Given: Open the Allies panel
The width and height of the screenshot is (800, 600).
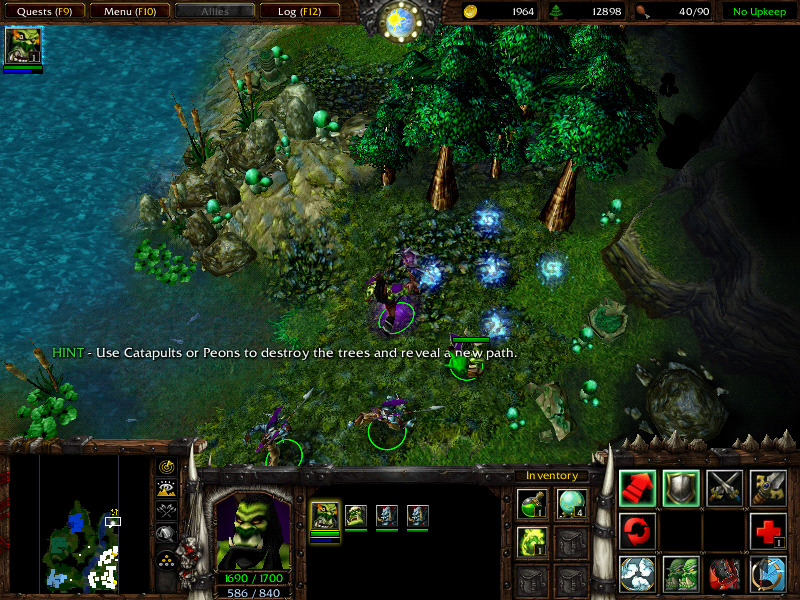Looking at the screenshot, I should (213, 12).
